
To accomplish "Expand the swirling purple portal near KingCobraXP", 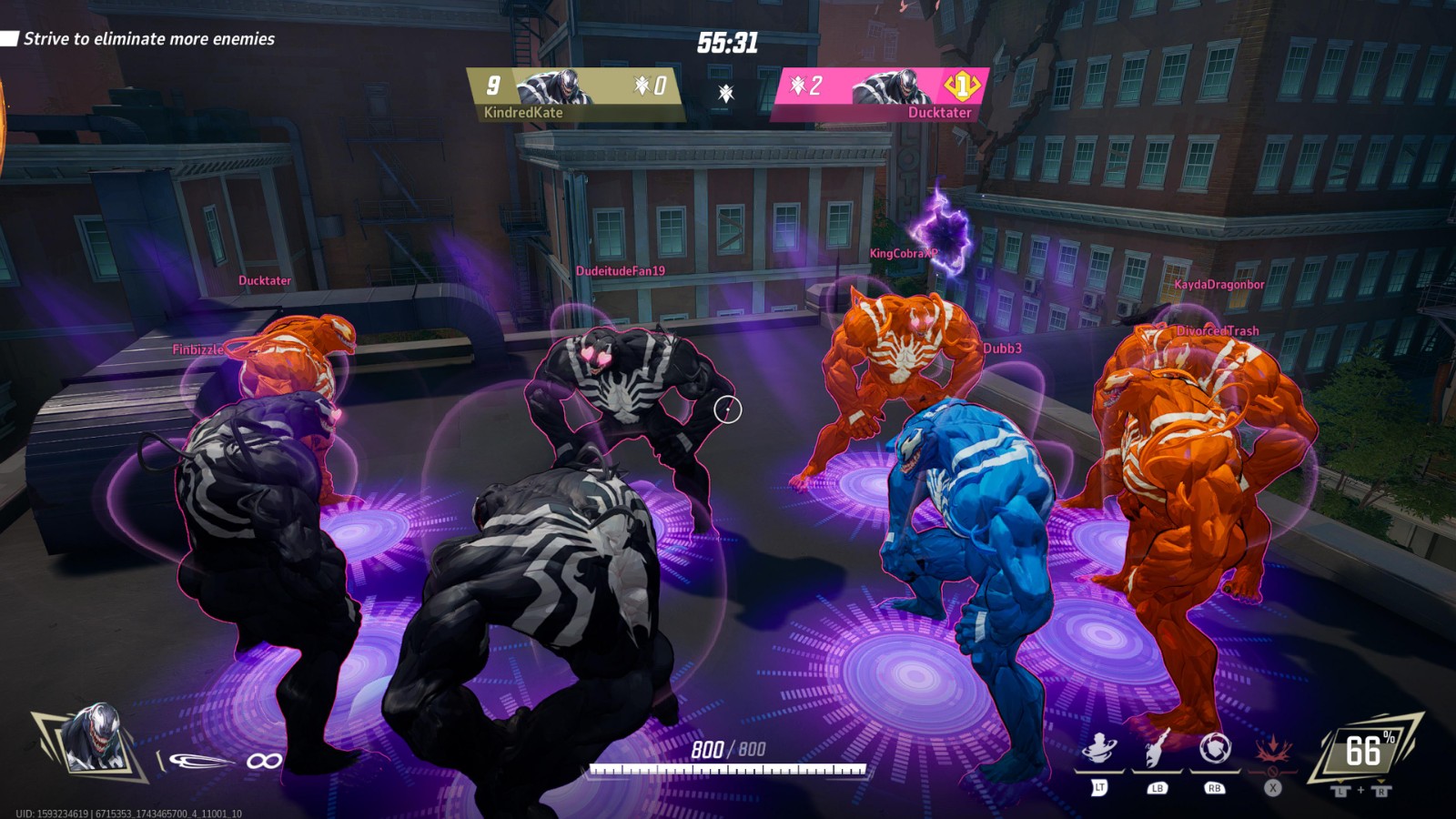I will tap(946, 230).
